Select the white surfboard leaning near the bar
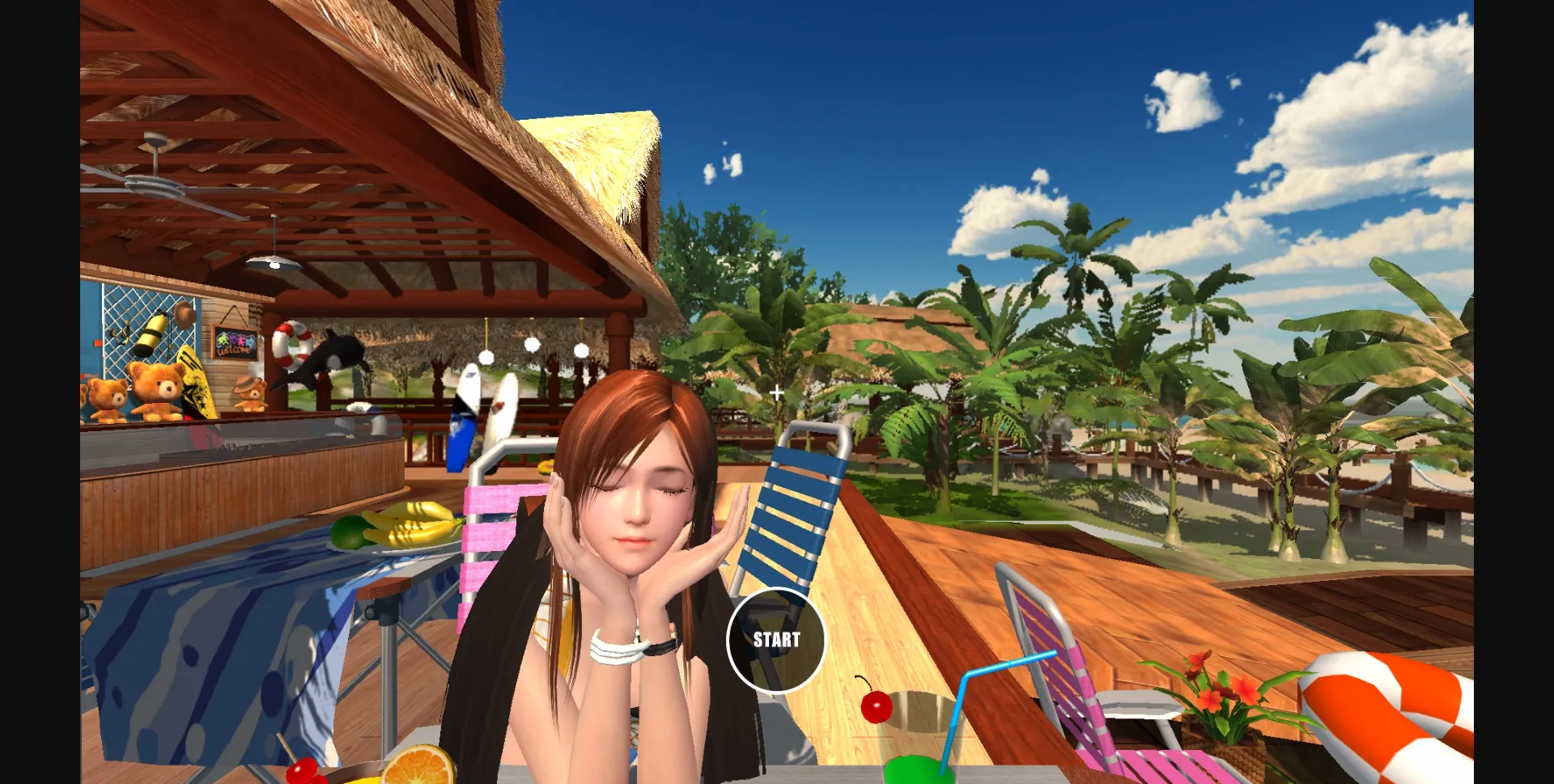1554x784 pixels. click(499, 405)
